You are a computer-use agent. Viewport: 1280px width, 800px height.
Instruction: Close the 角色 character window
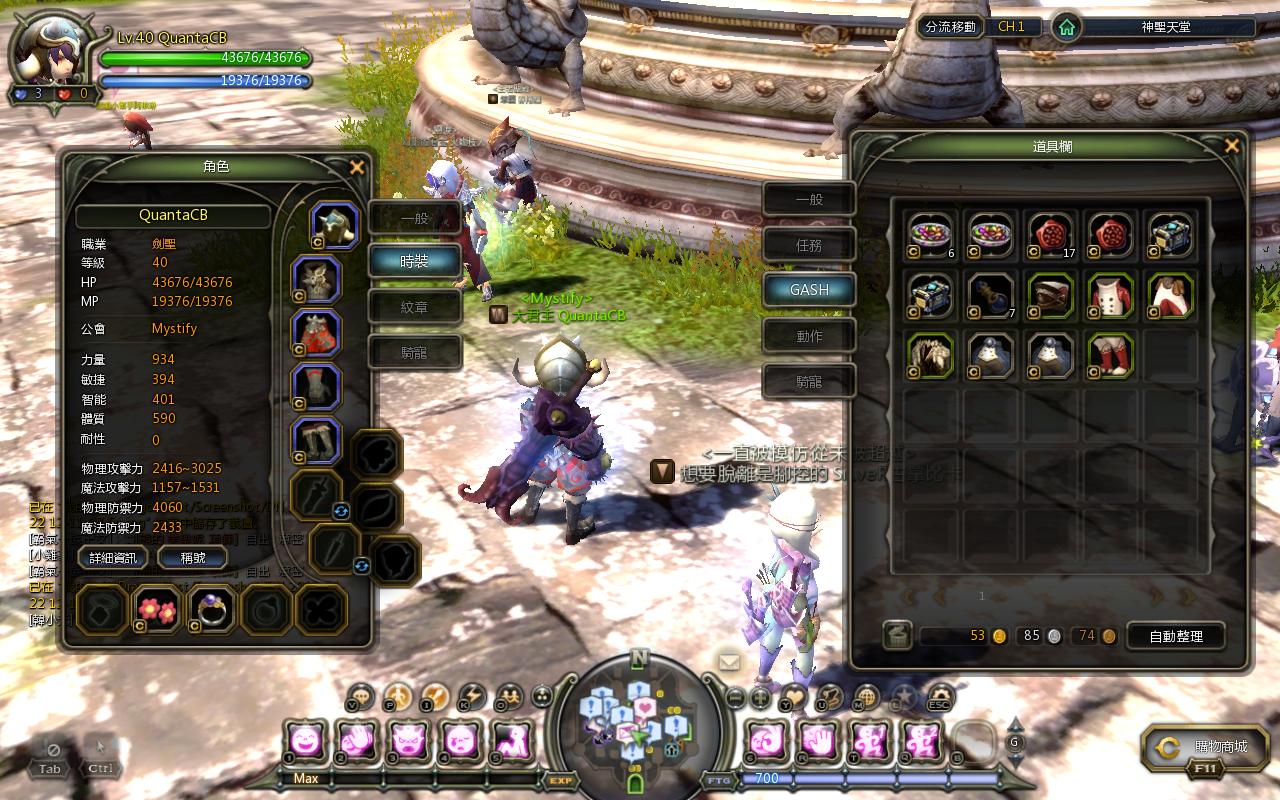pos(357,168)
